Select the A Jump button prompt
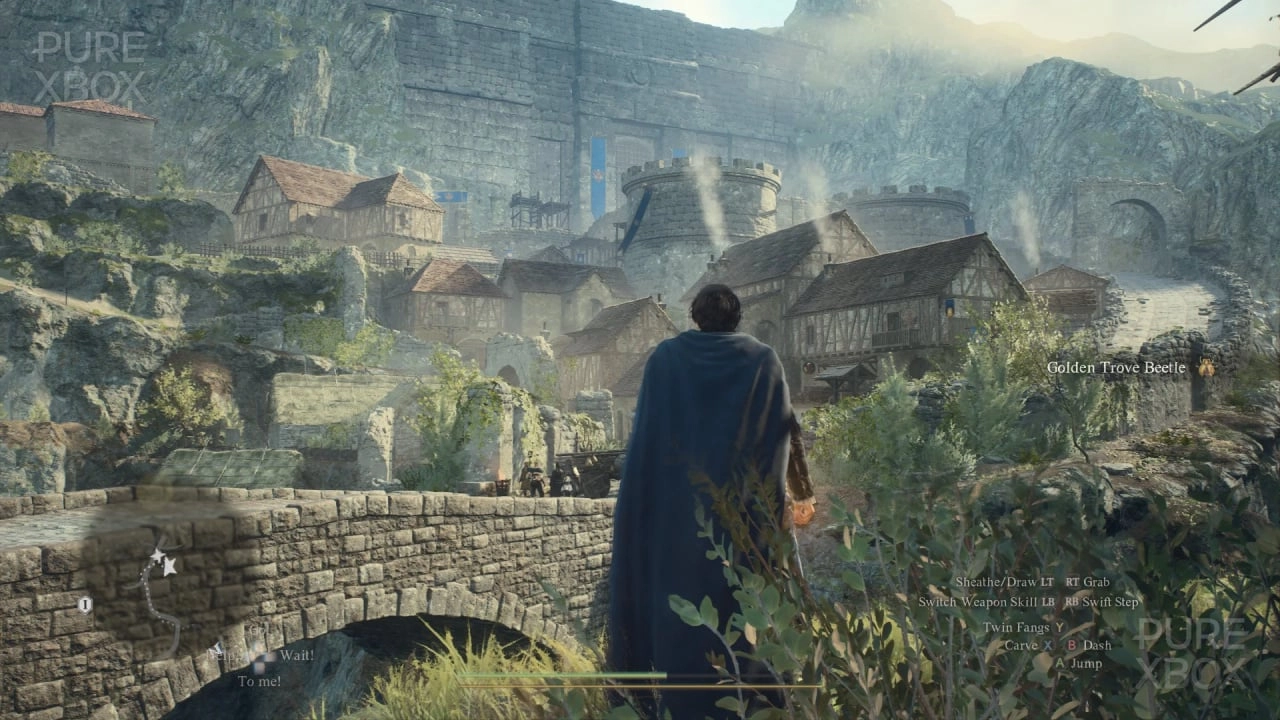 1061,663
